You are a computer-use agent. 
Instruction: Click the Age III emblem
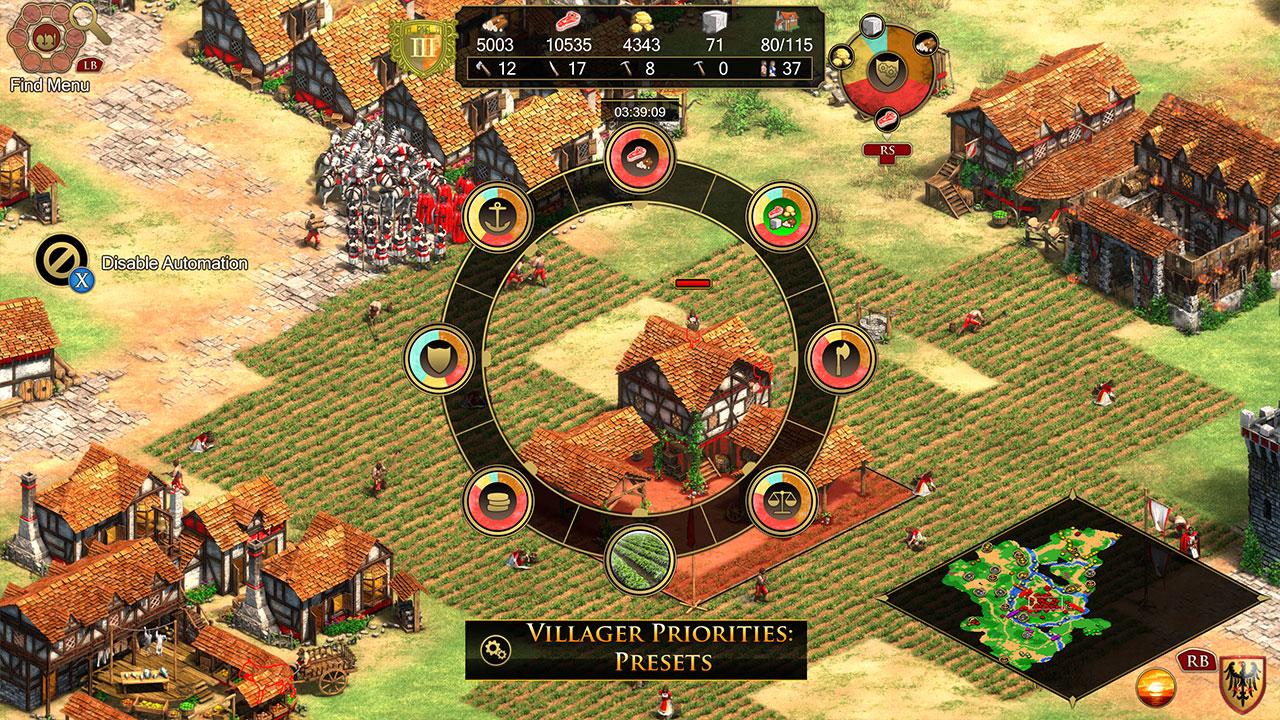coord(423,46)
